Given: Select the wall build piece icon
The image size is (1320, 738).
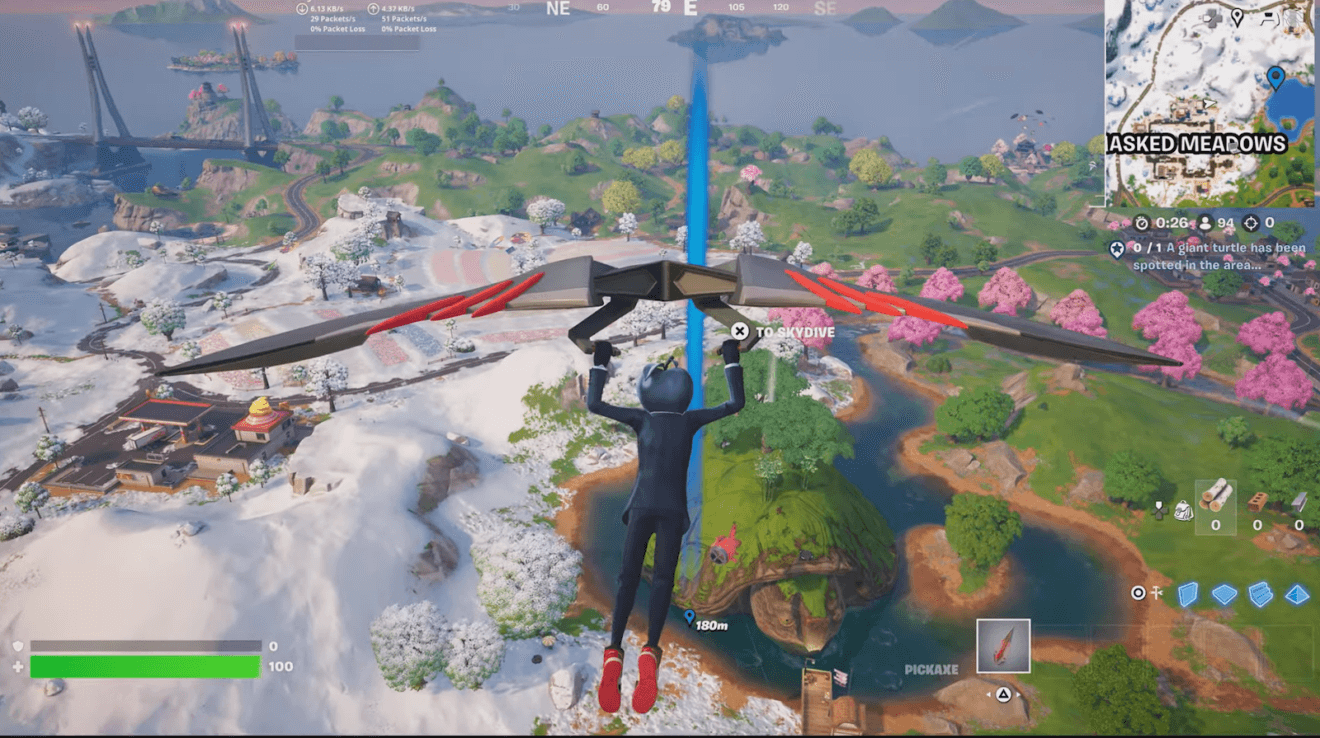Looking at the screenshot, I should 1187,593.
